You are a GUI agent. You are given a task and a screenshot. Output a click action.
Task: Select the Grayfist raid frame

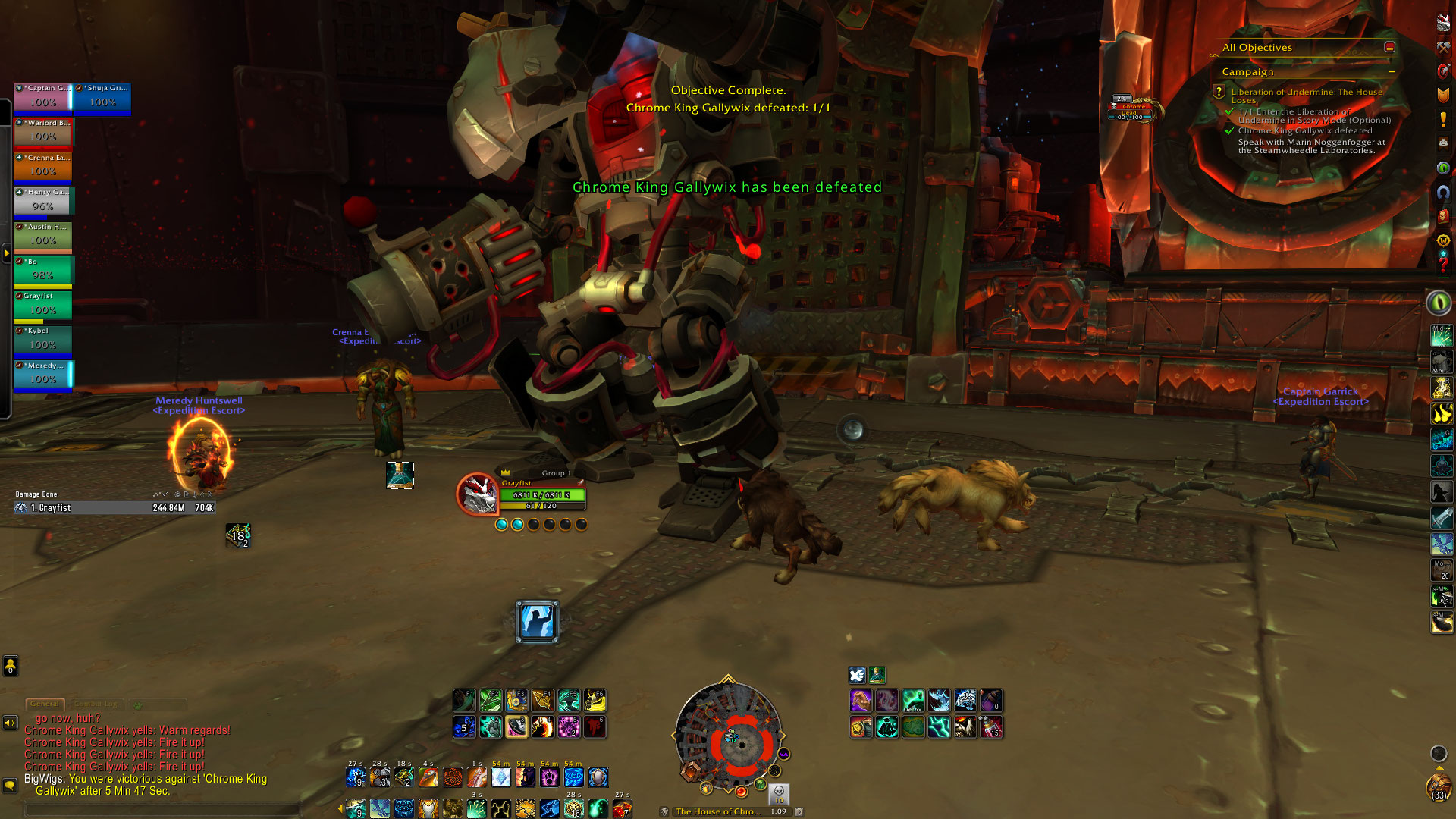(43, 305)
